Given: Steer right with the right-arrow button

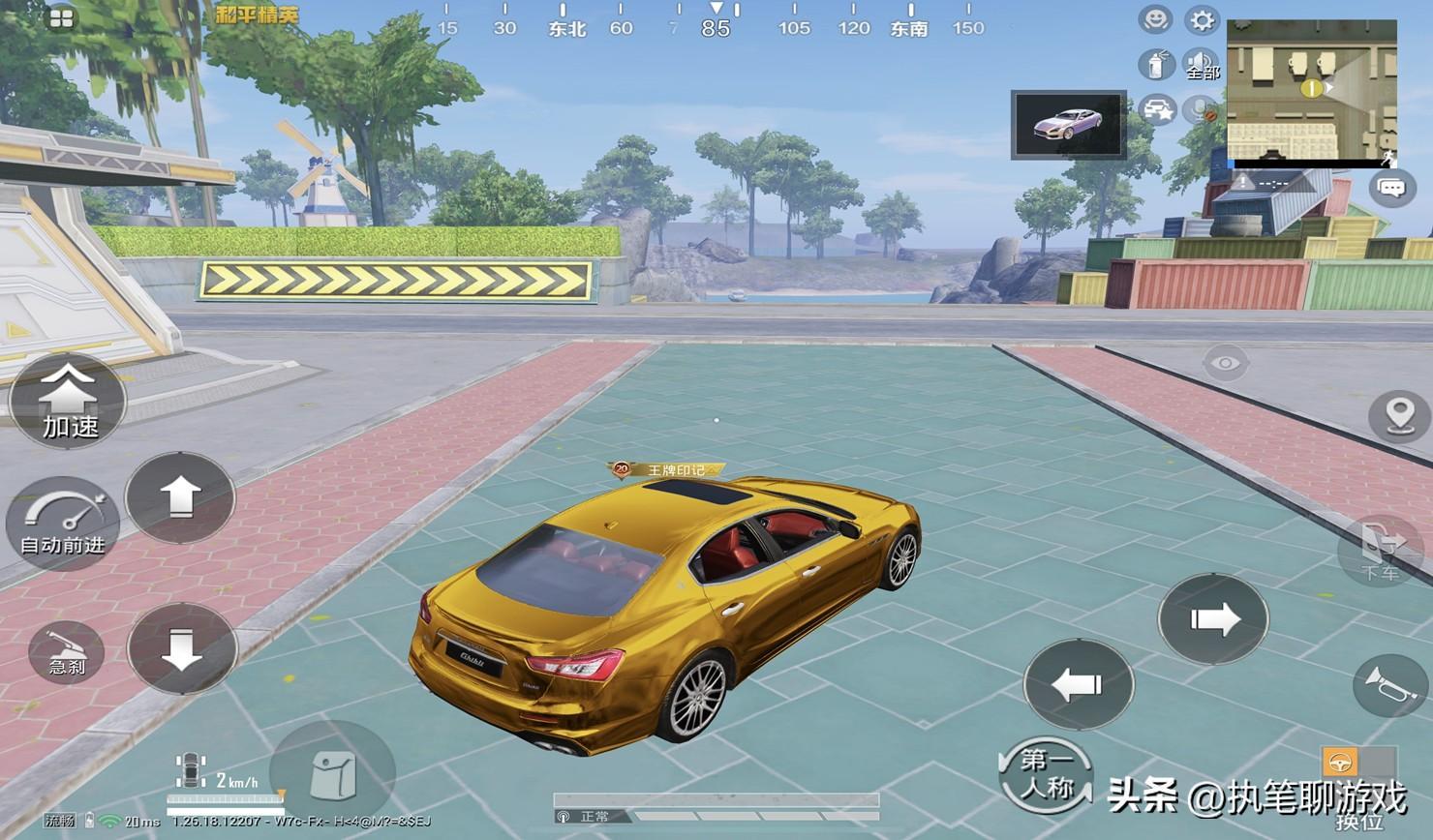Looking at the screenshot, I should click(1213, 619).
